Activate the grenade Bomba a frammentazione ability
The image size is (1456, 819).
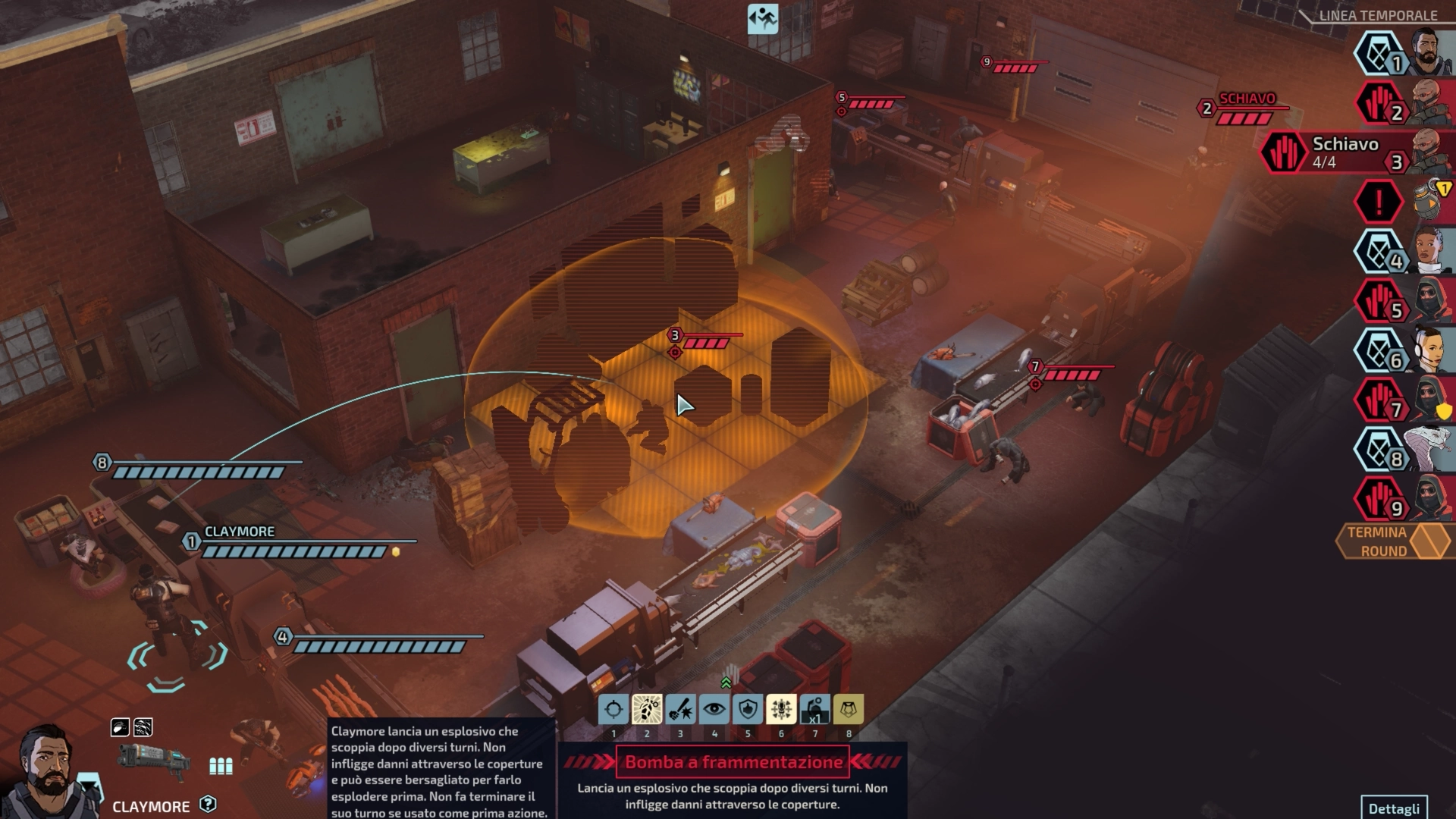click(647, 710)
